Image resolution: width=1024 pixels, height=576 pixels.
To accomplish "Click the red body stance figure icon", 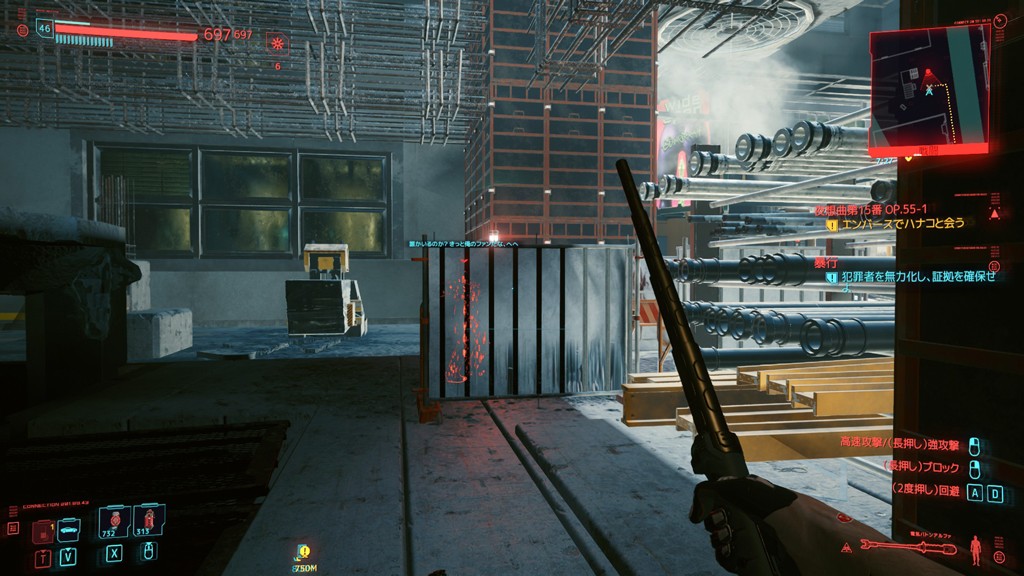I will [976, 547].
